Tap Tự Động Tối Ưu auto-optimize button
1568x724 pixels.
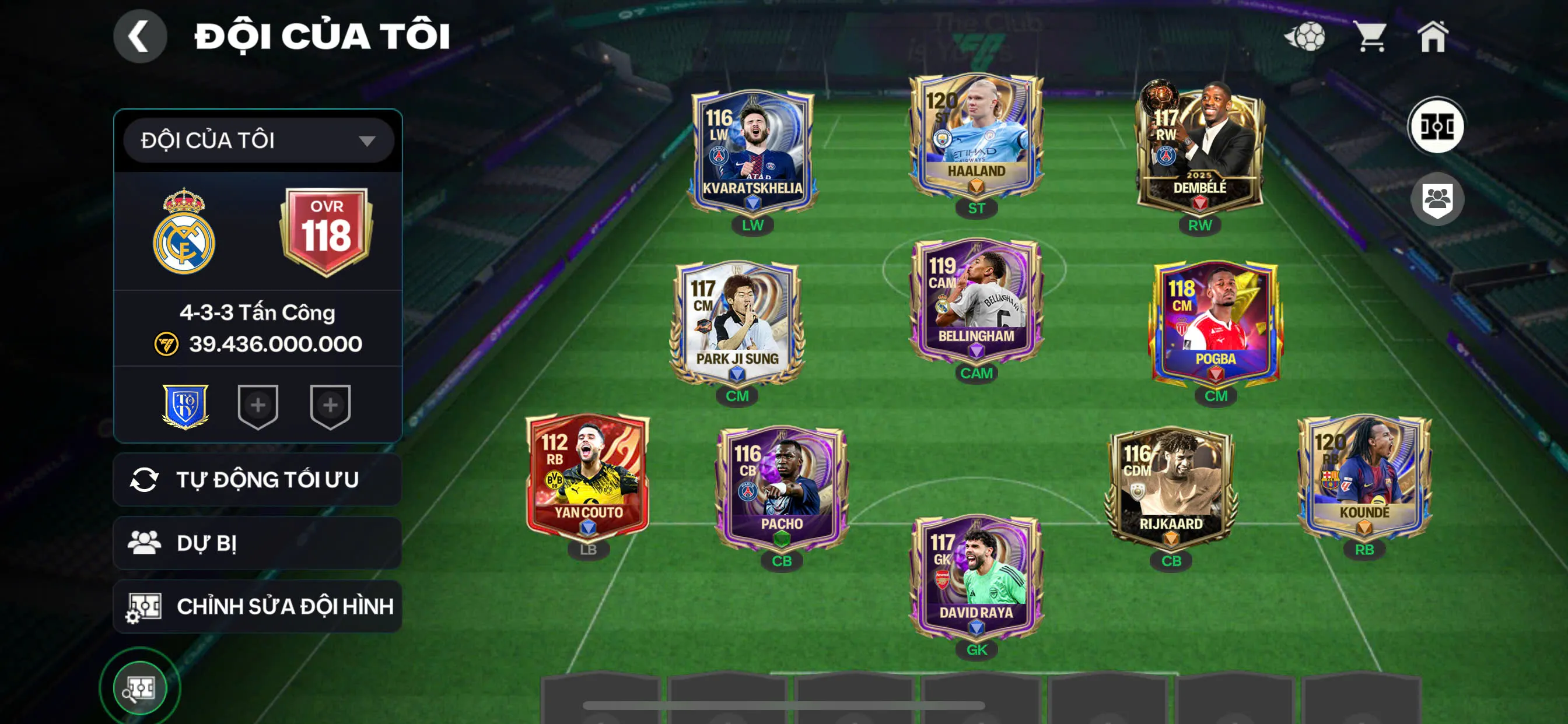pos(257,479)
